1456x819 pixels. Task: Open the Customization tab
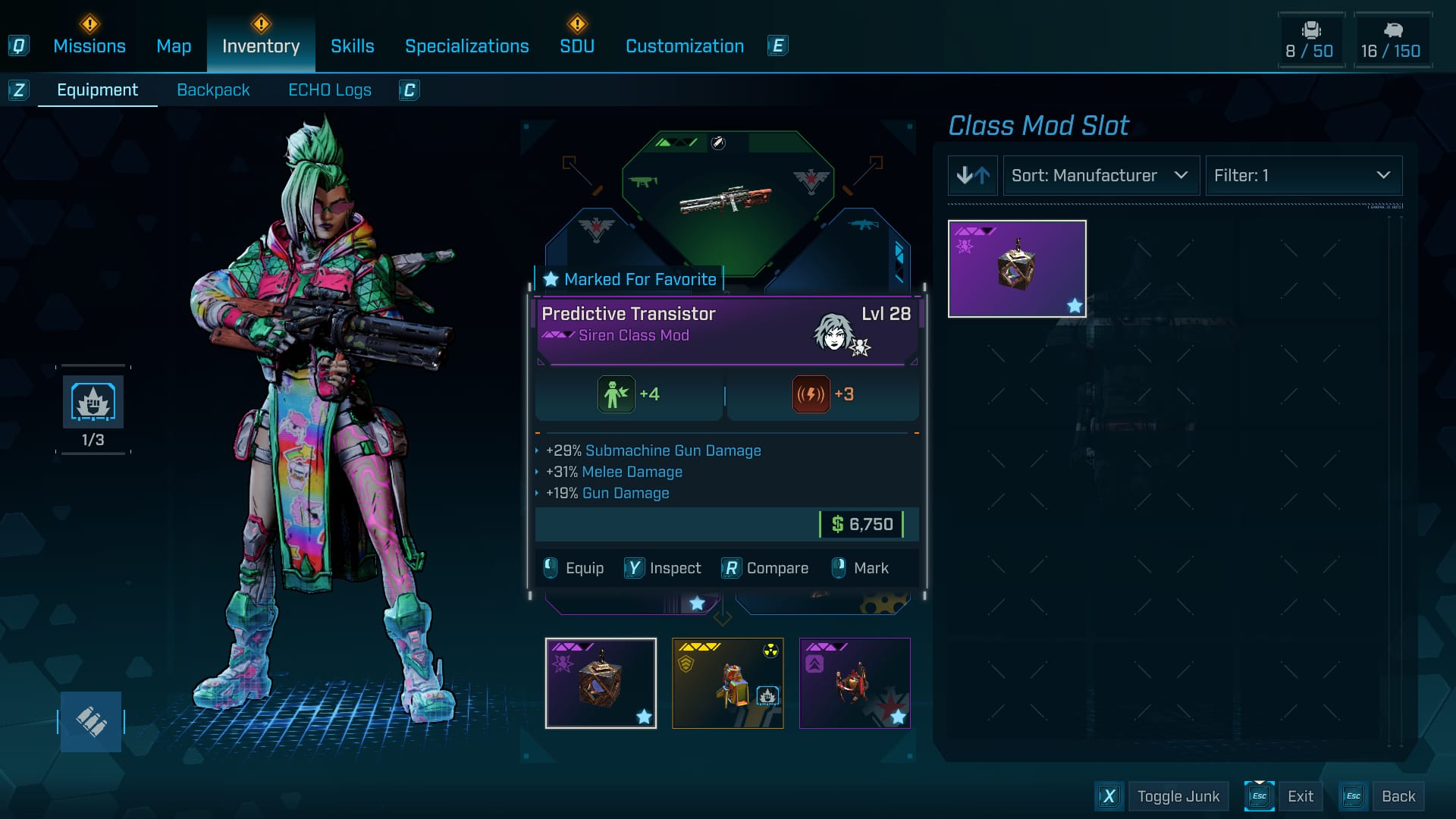(x=684, y=46)
